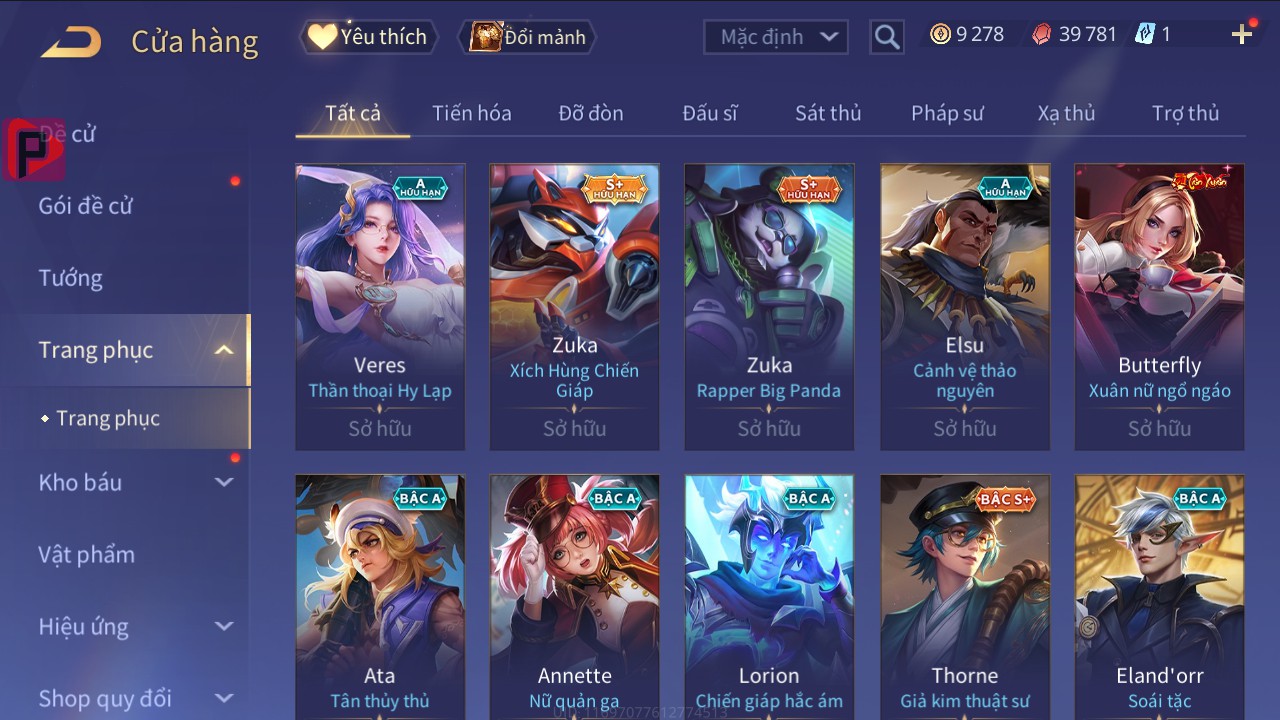This screenshot has height=720, width=1280.
Task: Open the Yêu thích favorites list
Action: click(368, 37)
